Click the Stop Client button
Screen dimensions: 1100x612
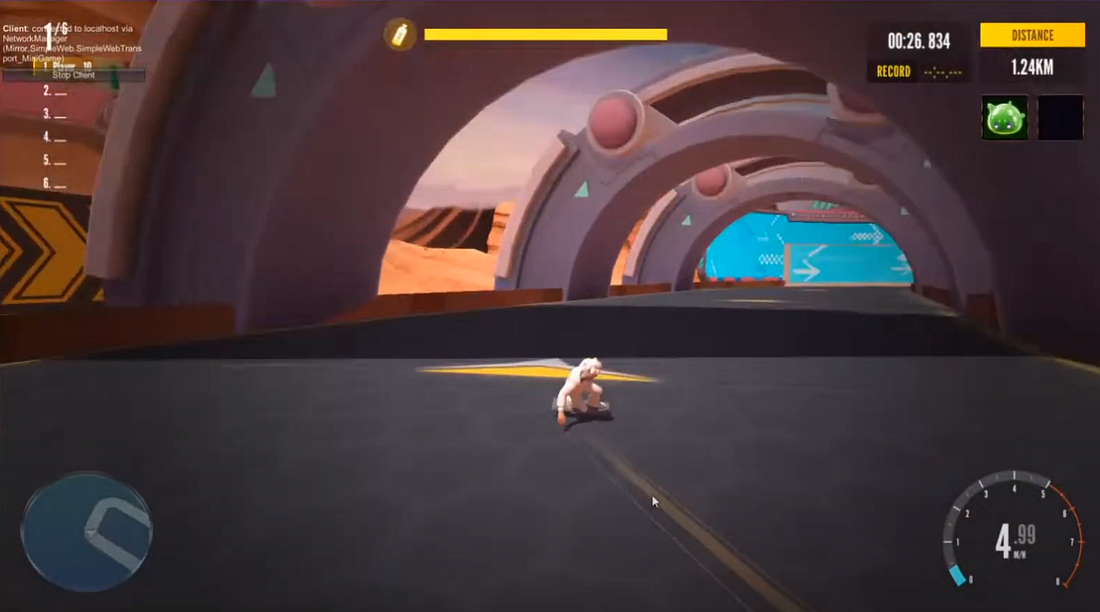point(73,75)
